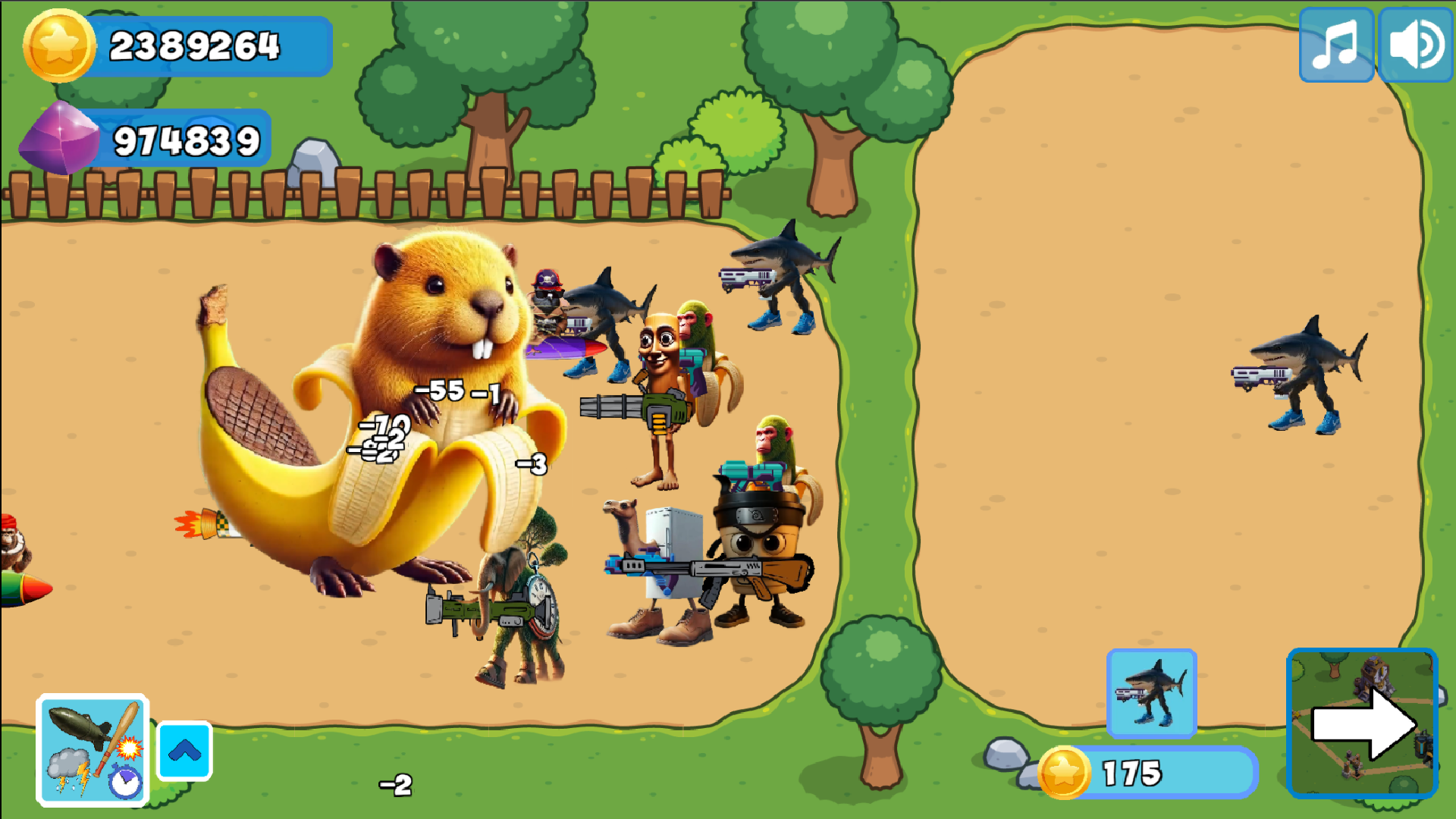Buy the shark soldier for 175 coins
Viewport: 1456px width, 819px height.
pyautogui.click(x=1151, y=692)
